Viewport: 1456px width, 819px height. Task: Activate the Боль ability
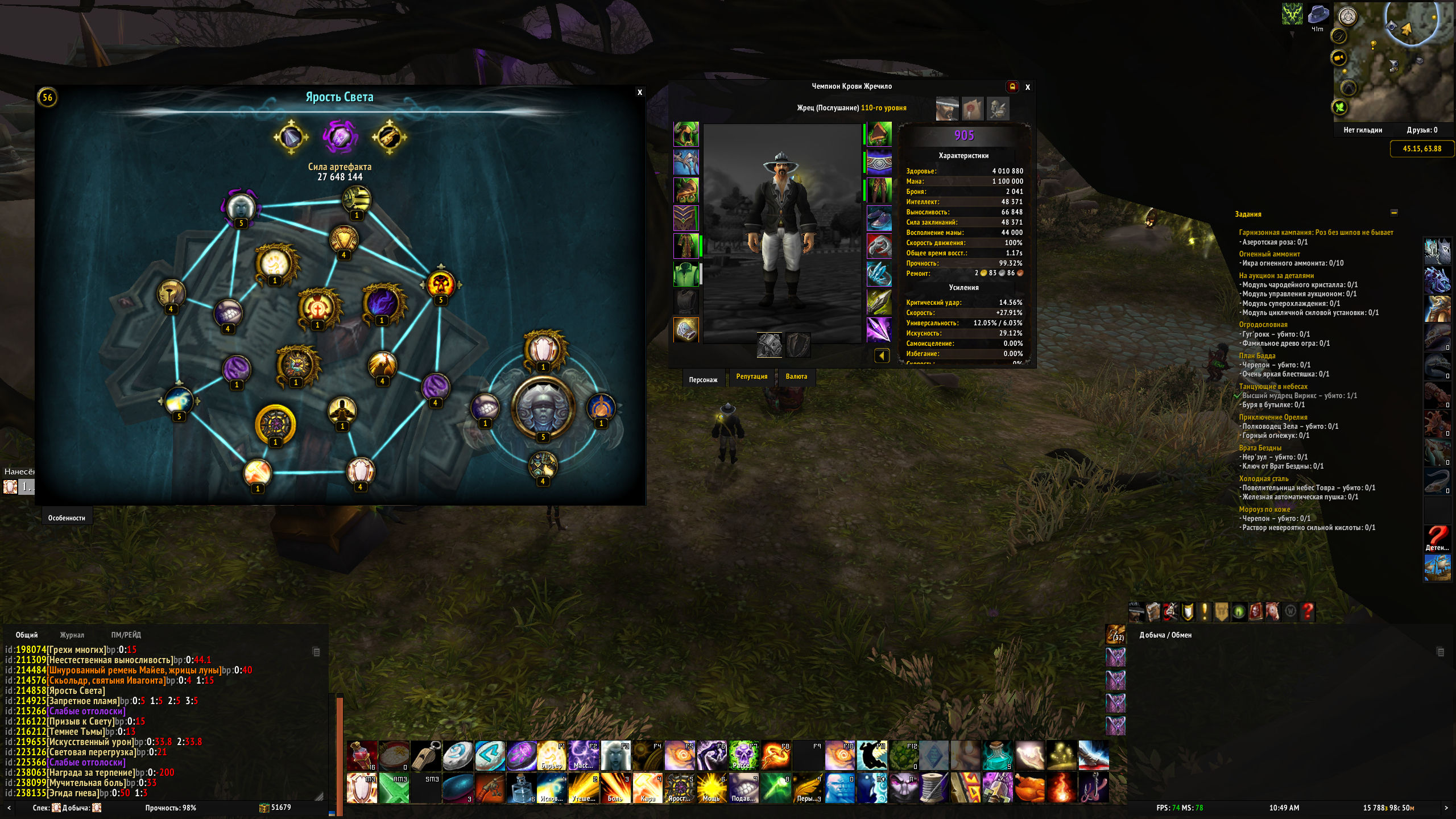click(x=615, y=788)
